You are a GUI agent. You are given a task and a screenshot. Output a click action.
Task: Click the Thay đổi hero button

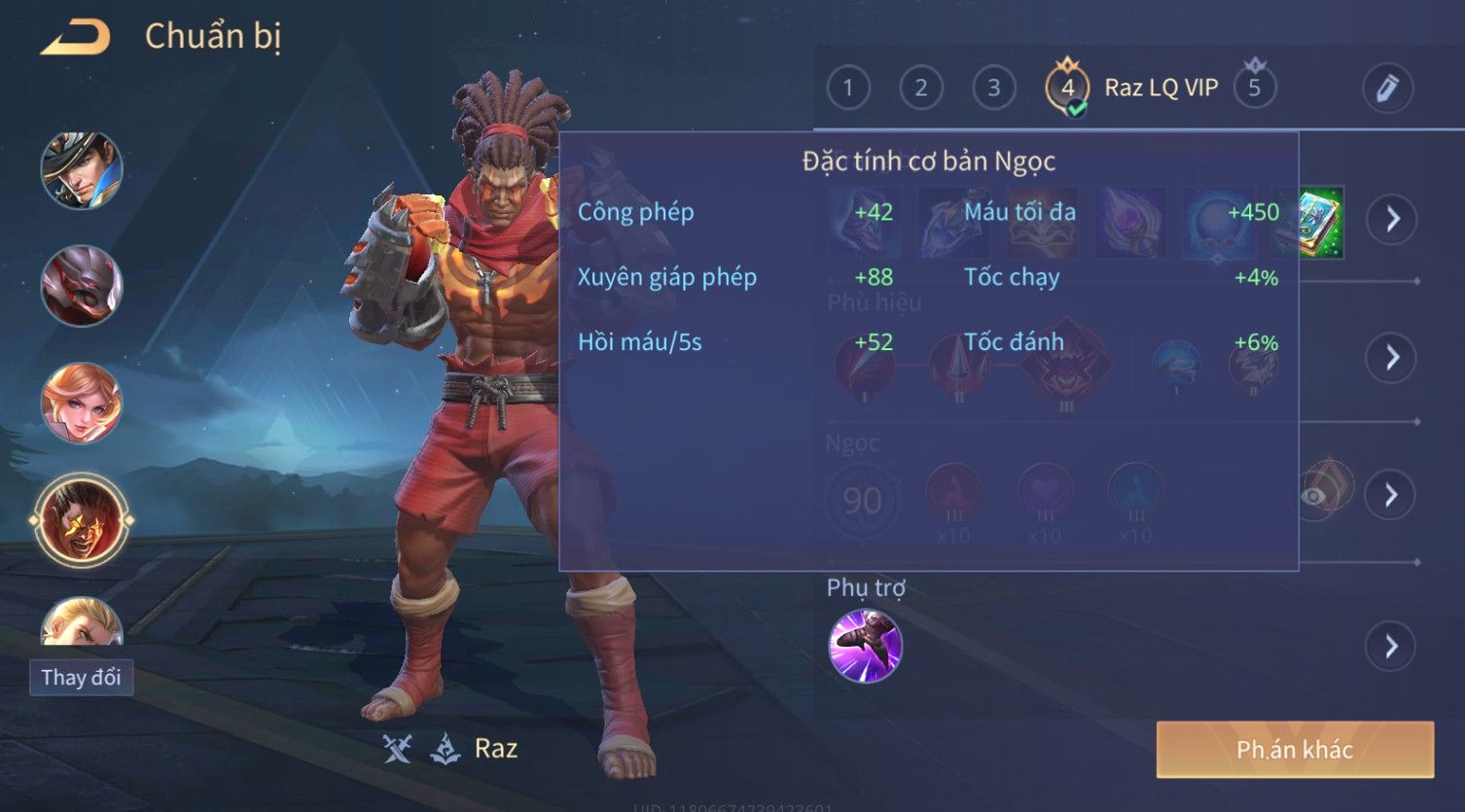coord(81,677)
